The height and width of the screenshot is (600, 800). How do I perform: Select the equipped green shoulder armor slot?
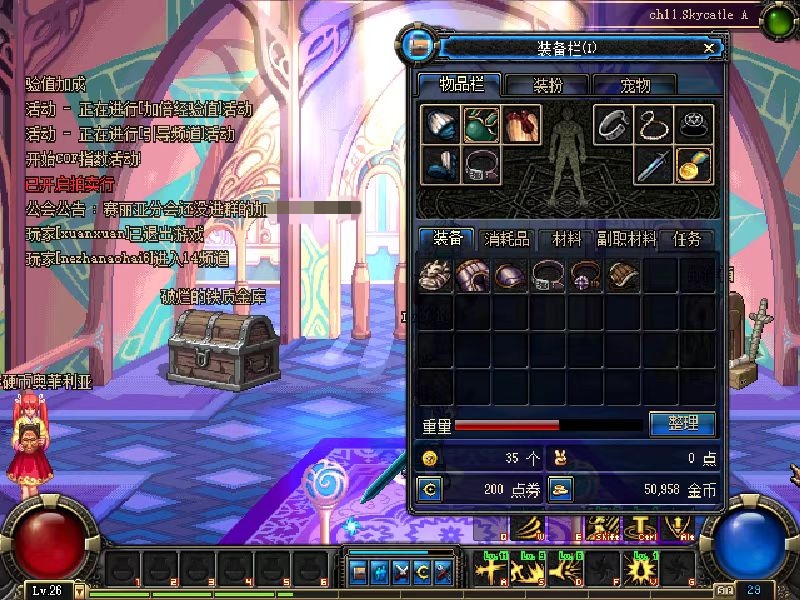tap(481, 124)
